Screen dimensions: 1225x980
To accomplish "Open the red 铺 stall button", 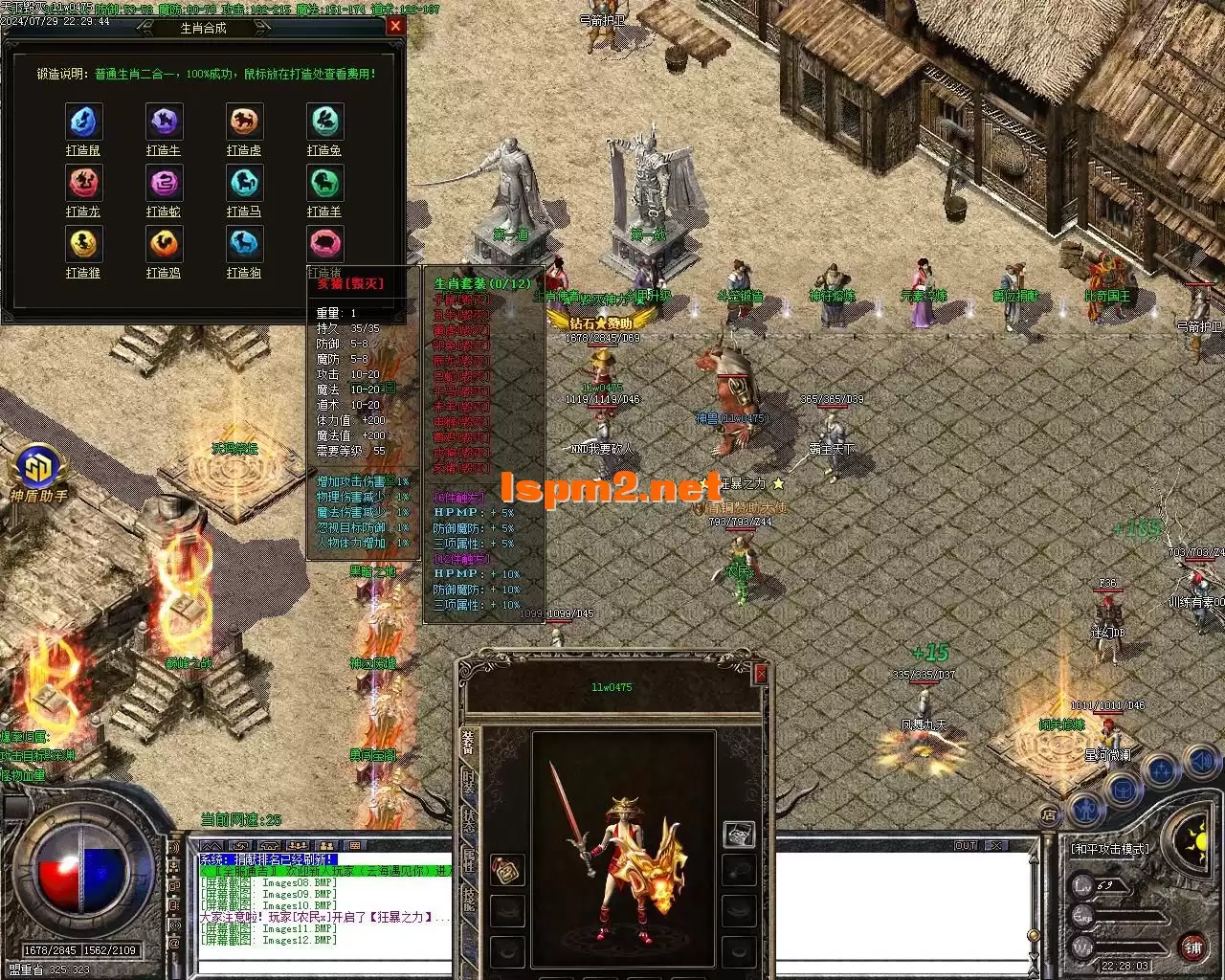I will (1192, 948).
